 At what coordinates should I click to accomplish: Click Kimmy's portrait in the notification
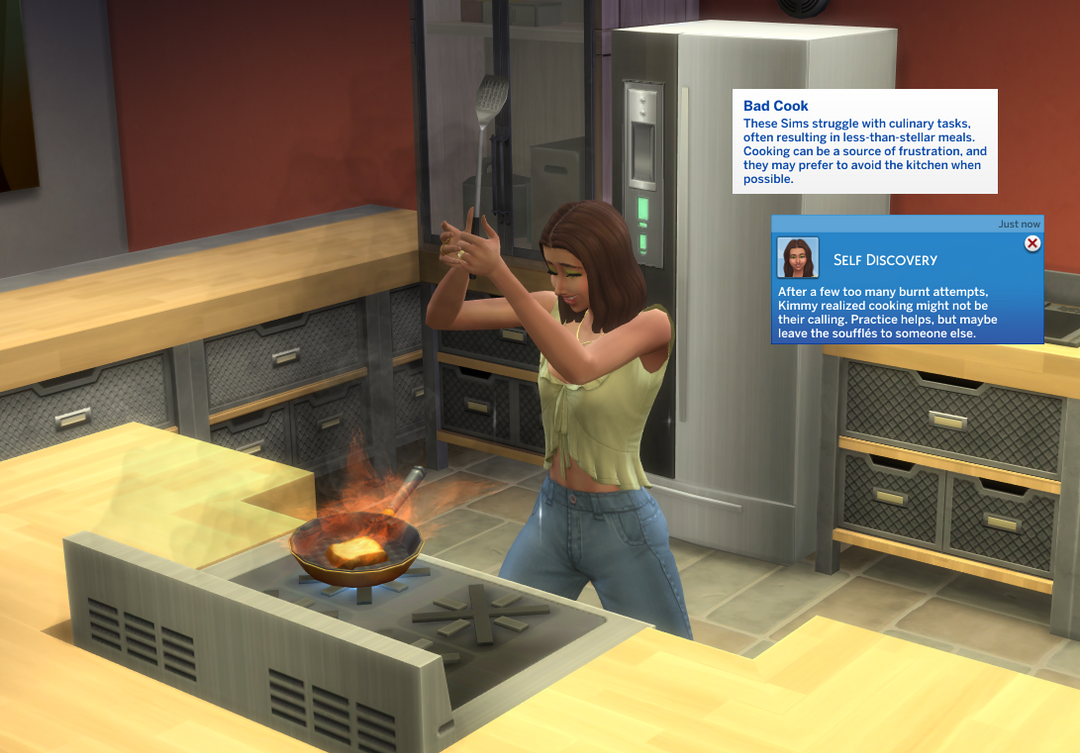(x=797, y=258)
